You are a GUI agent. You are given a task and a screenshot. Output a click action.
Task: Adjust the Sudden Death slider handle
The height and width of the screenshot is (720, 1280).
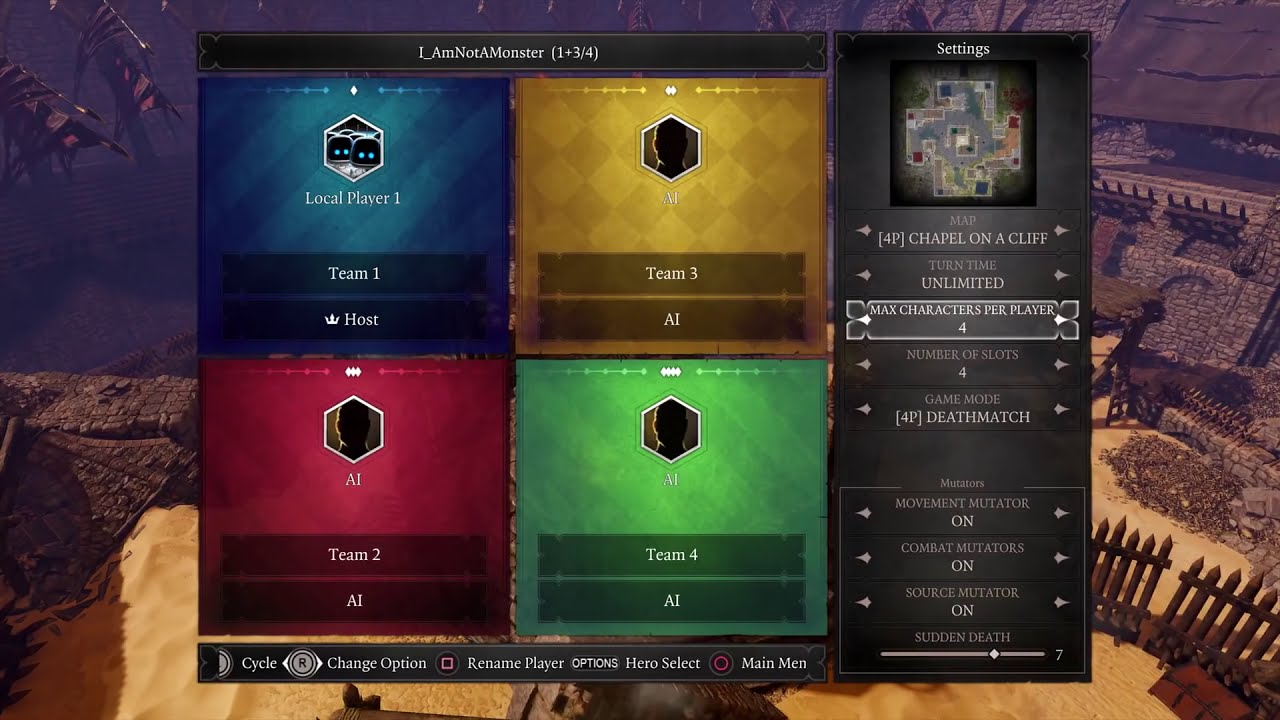994,654
